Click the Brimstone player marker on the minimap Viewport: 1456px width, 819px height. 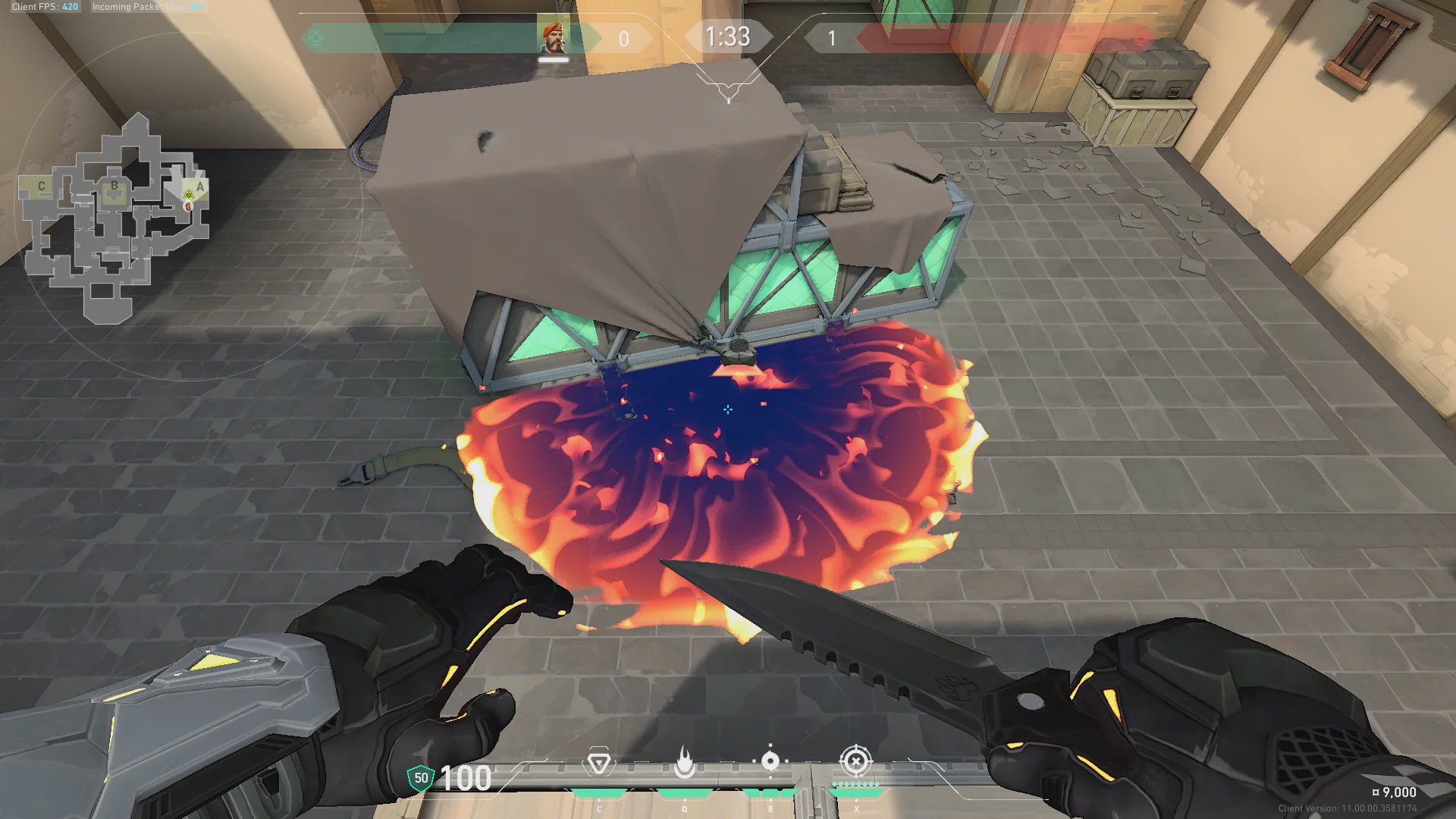[x=189, y=206]
